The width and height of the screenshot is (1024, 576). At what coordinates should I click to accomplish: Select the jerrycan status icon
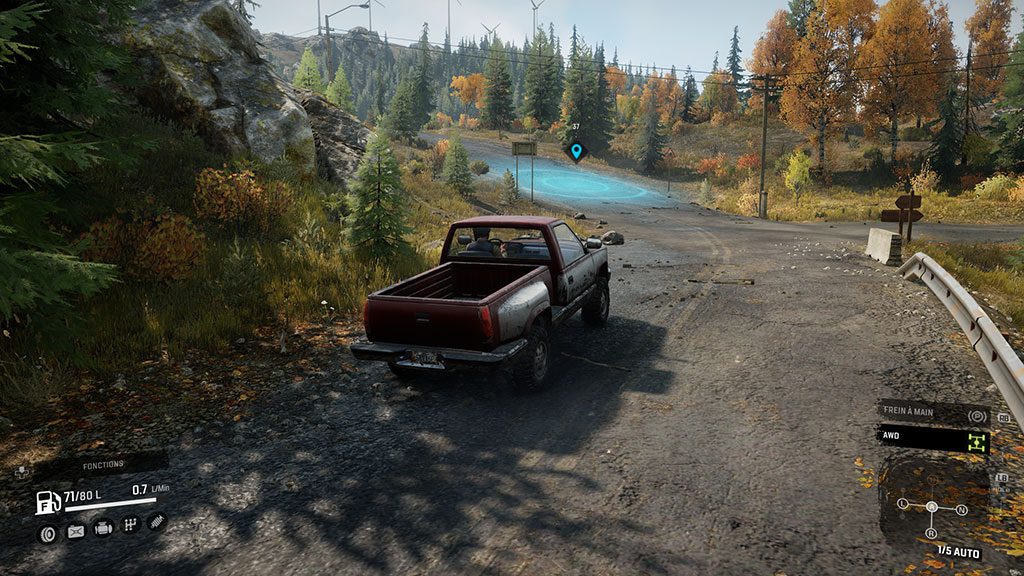(75, 532)
